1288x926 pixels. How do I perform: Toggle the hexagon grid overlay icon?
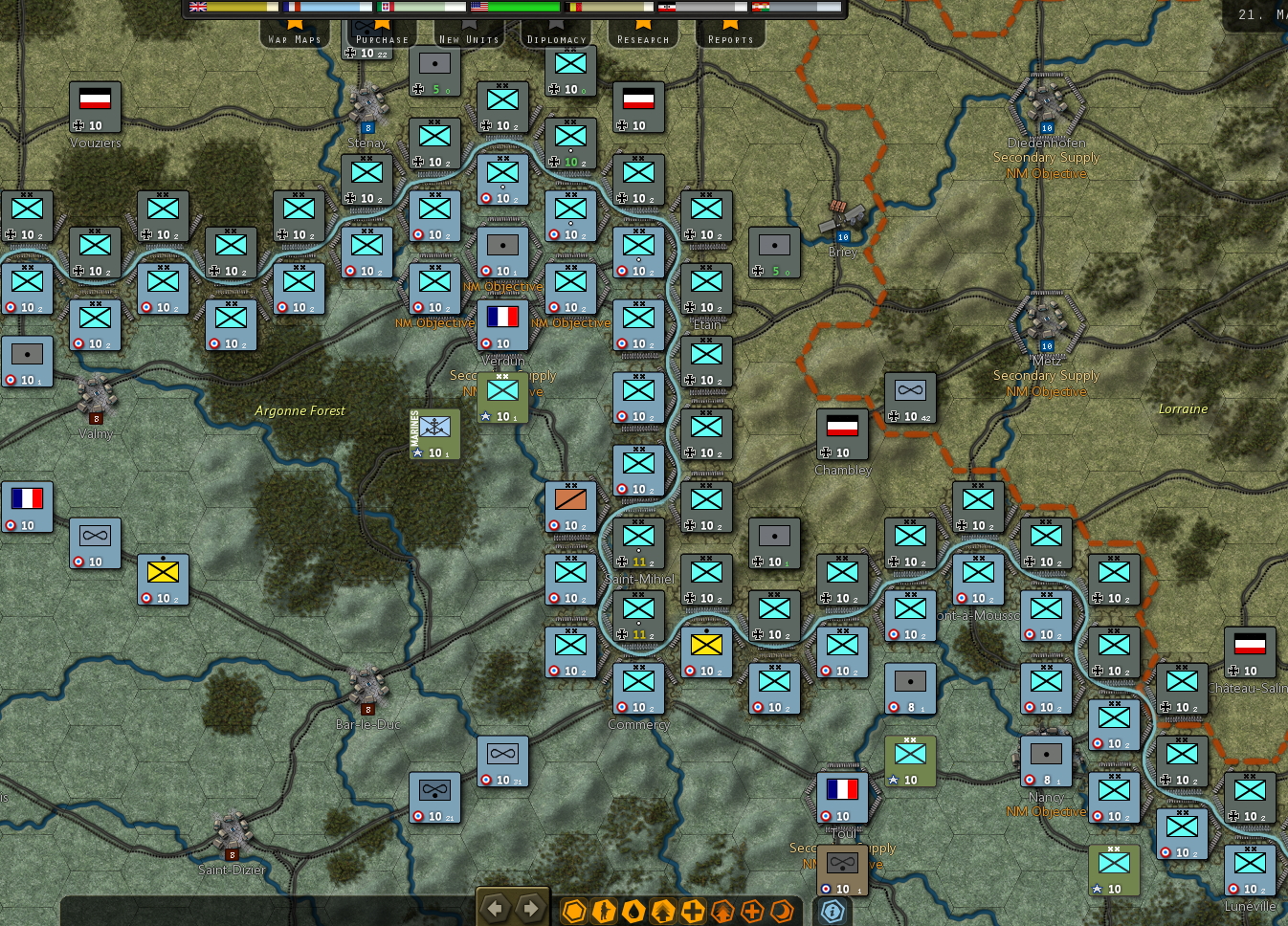click(x=573, y=910)
